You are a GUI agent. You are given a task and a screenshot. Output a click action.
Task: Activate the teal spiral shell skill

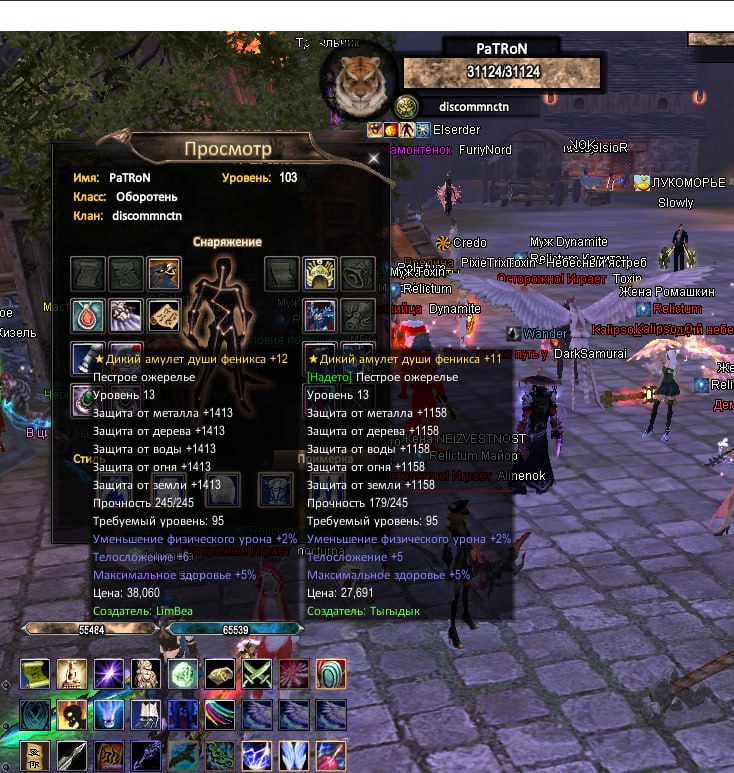[x=331, y=673]
